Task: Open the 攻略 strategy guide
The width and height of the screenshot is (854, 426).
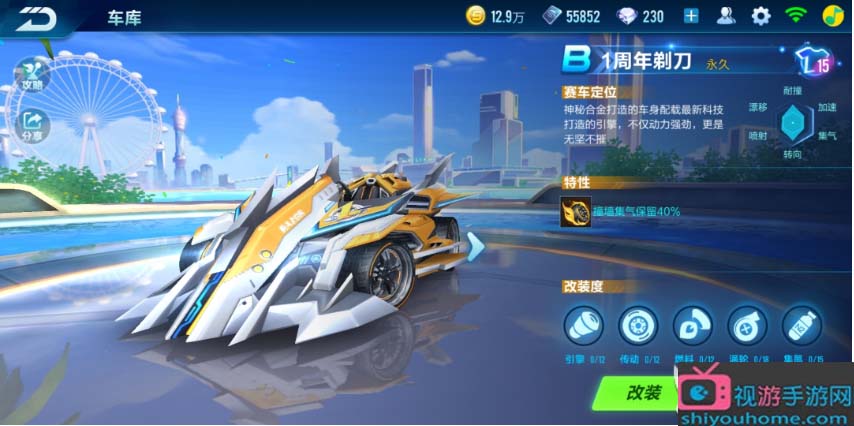Action: click(30, 74)
